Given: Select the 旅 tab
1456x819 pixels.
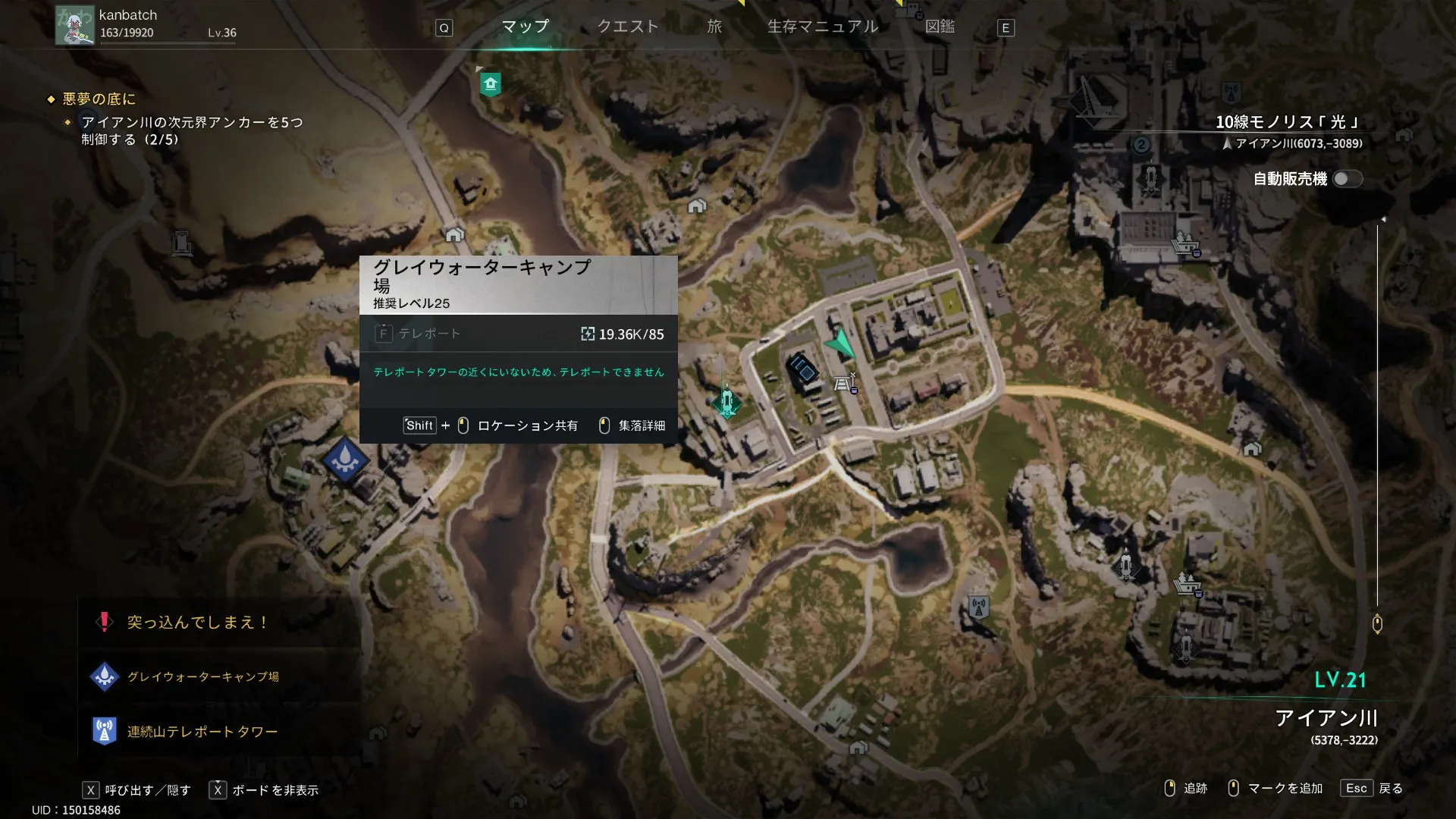Looking at the screenshot, I should coord(714,27).
